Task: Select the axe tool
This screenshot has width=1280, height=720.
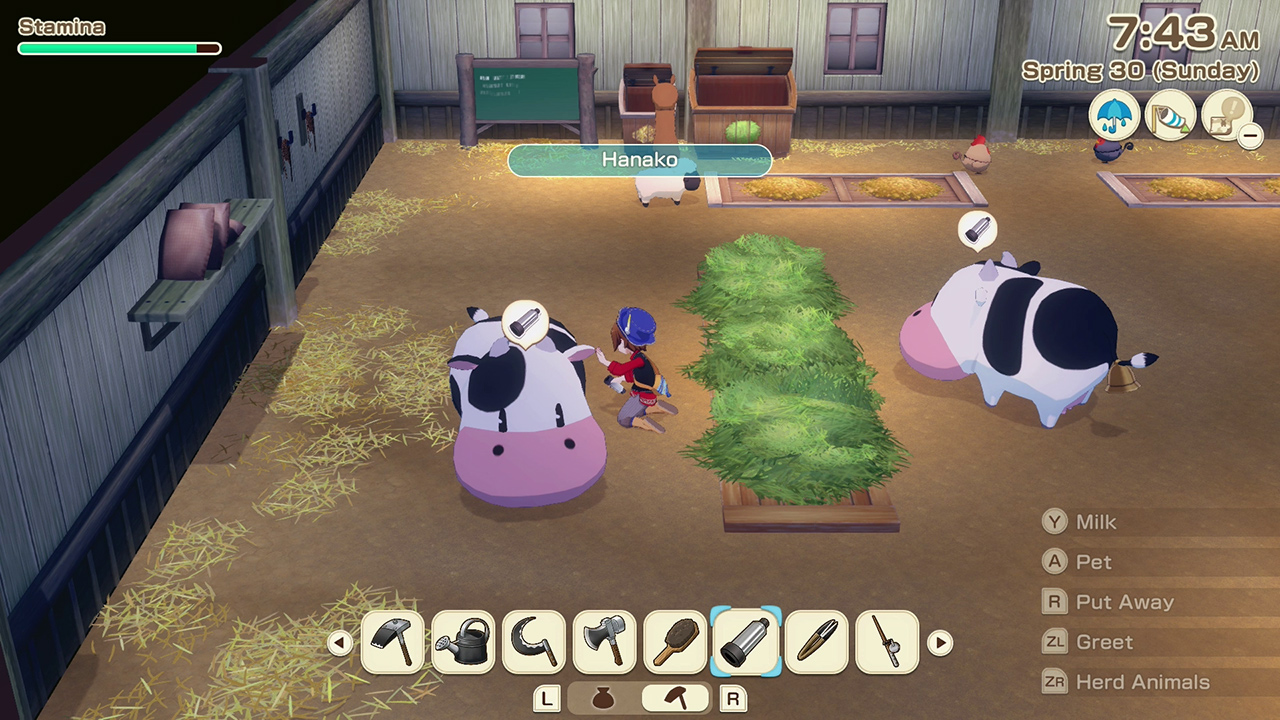Action: [x=604, y=640]
